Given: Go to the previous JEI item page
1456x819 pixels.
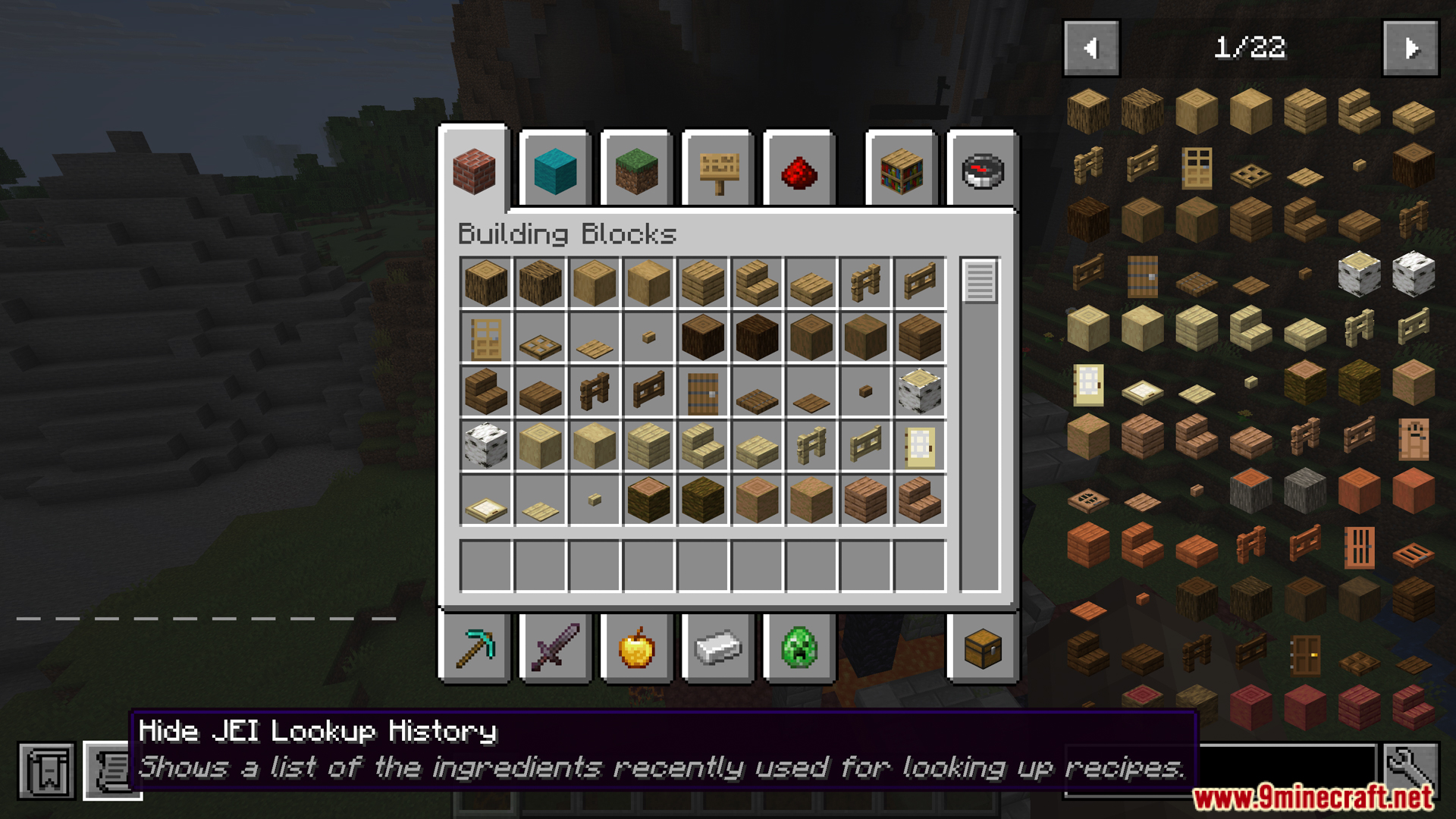Looking at the screenshot, I should [x=1092, y=48].
